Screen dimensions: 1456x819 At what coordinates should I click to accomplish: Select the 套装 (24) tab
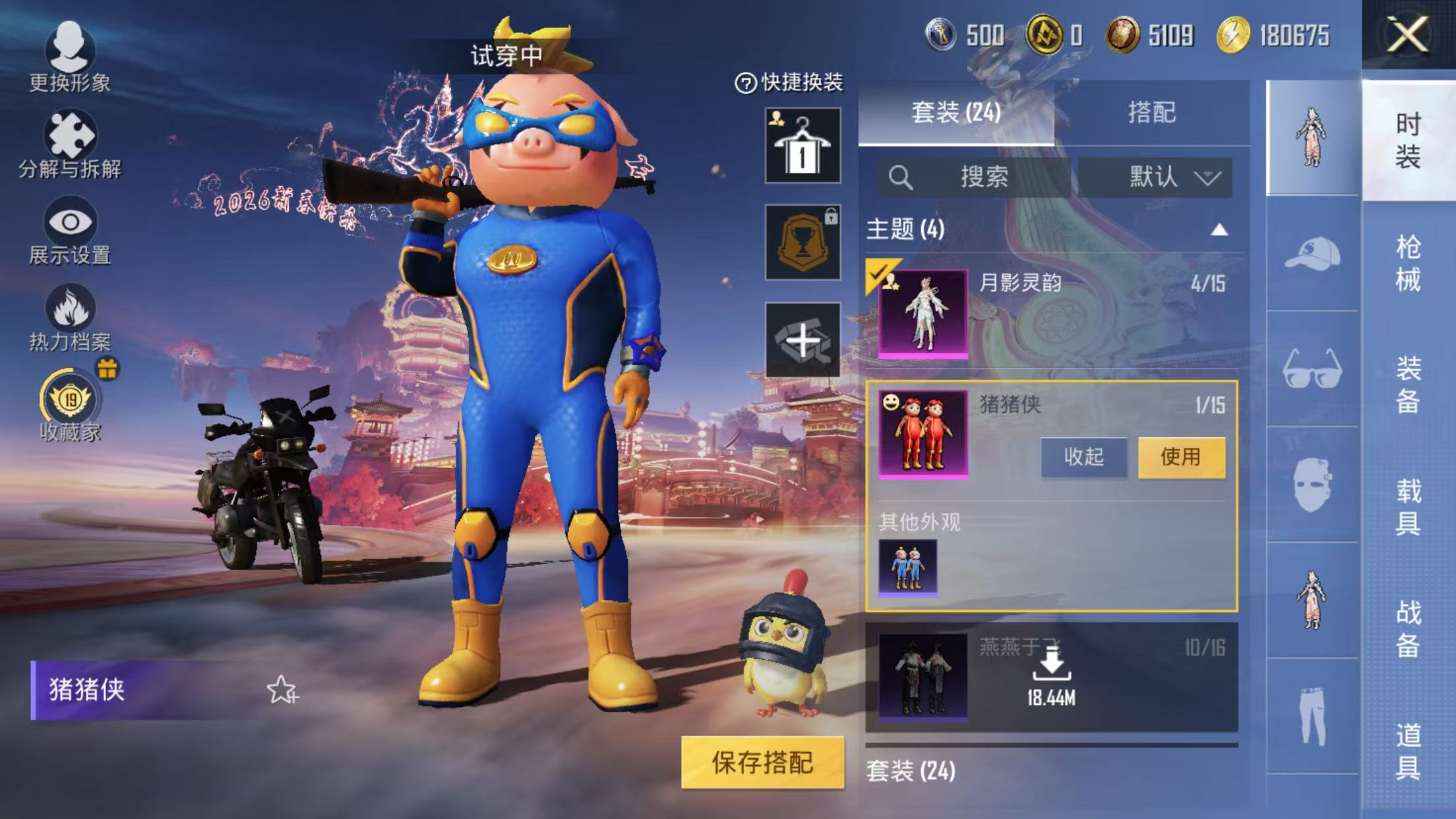(956, 113)
